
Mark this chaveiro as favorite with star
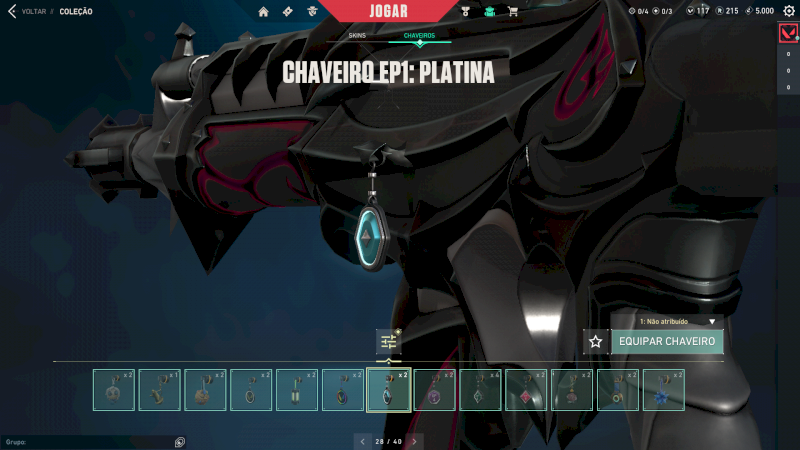596,342
